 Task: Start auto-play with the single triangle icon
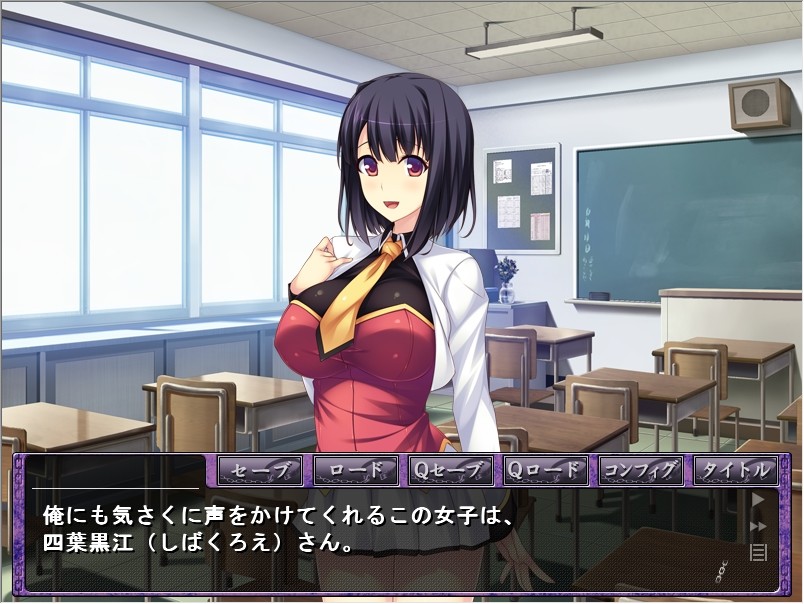tap(758, 500)
